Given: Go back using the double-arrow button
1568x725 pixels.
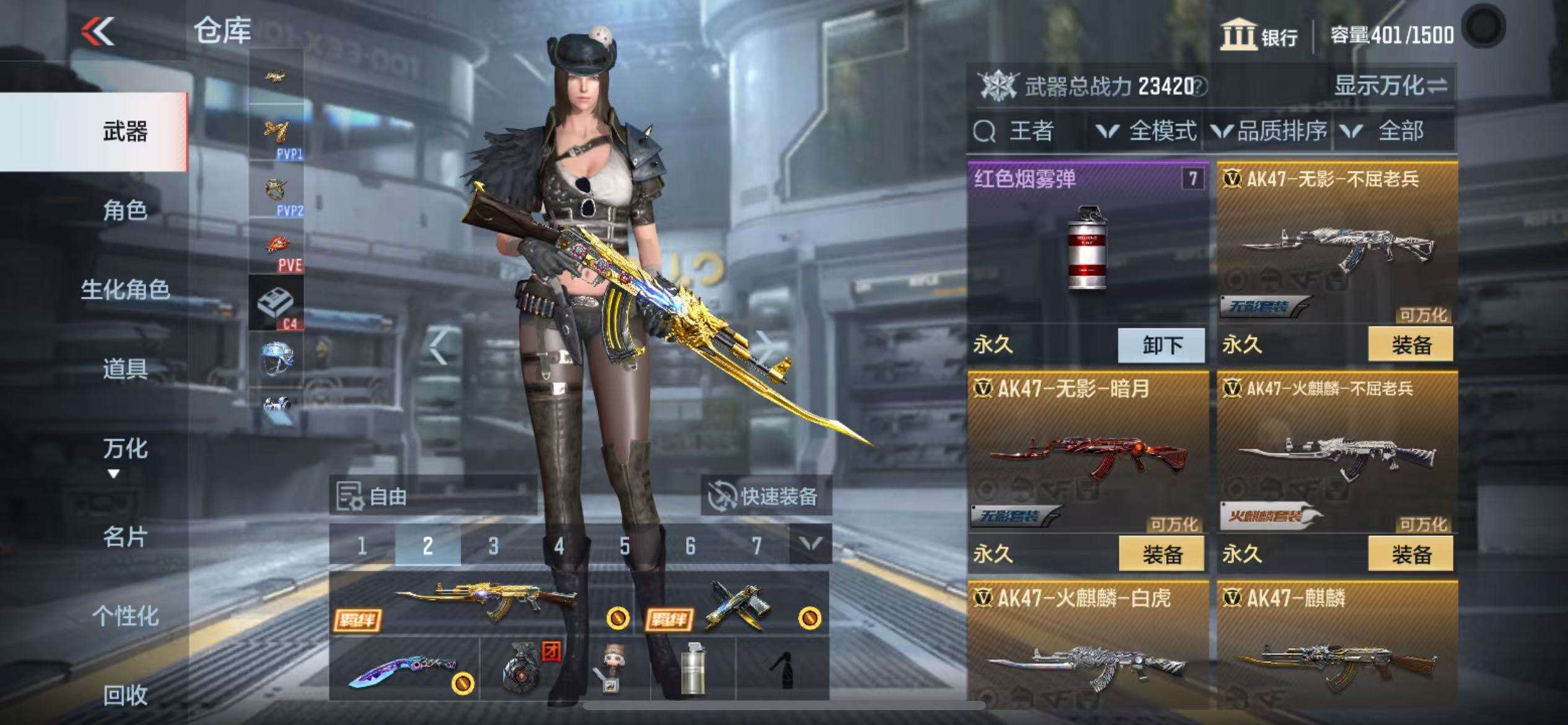Looking at the screenshot, I should click(98, 31).
